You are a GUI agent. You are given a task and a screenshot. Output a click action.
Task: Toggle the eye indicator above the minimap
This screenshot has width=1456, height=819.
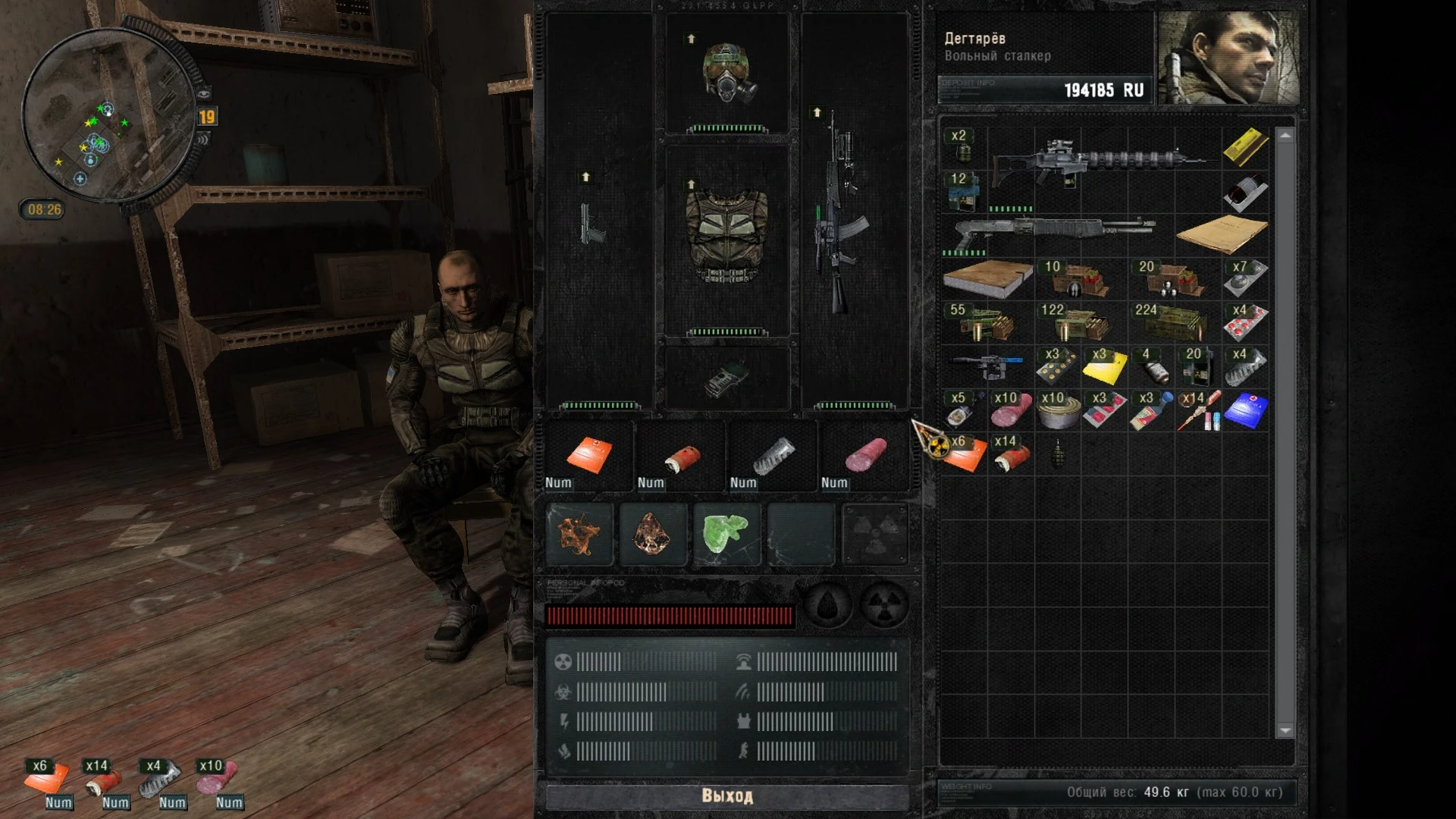(205, 93)
